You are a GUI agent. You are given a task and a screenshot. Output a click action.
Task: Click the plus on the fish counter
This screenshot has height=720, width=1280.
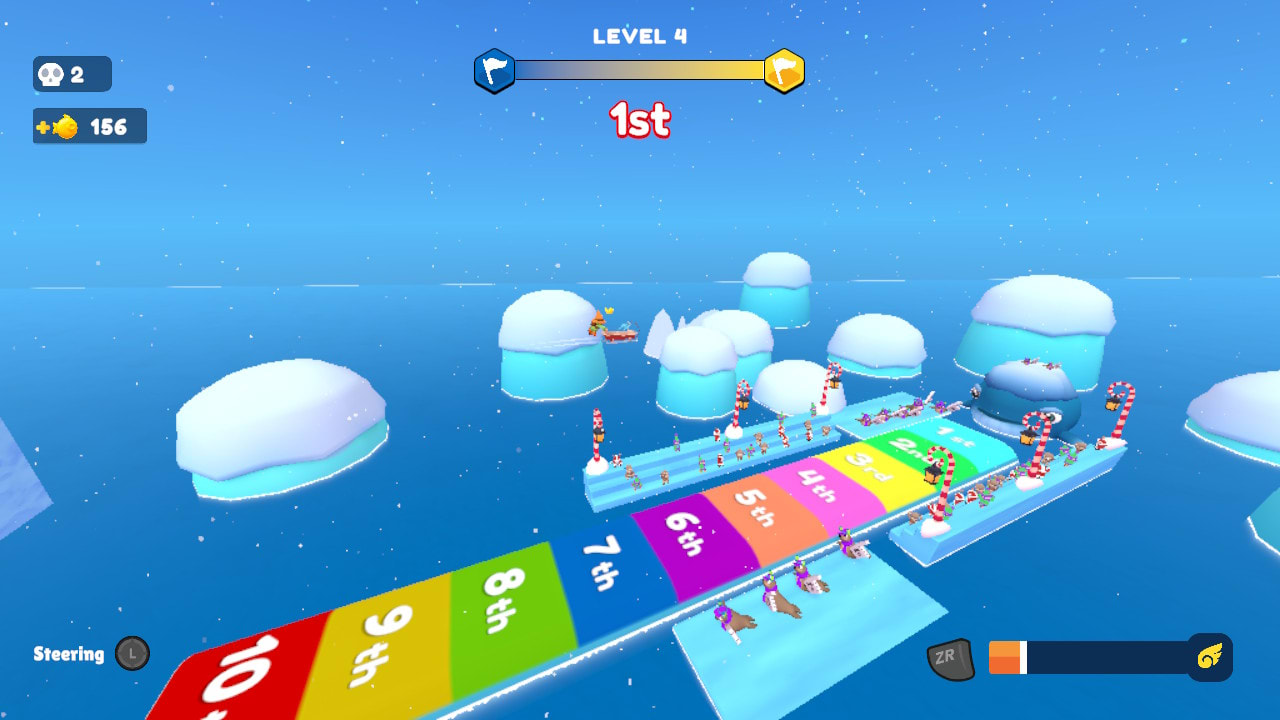pyautogui.click(x=44, y=126)
